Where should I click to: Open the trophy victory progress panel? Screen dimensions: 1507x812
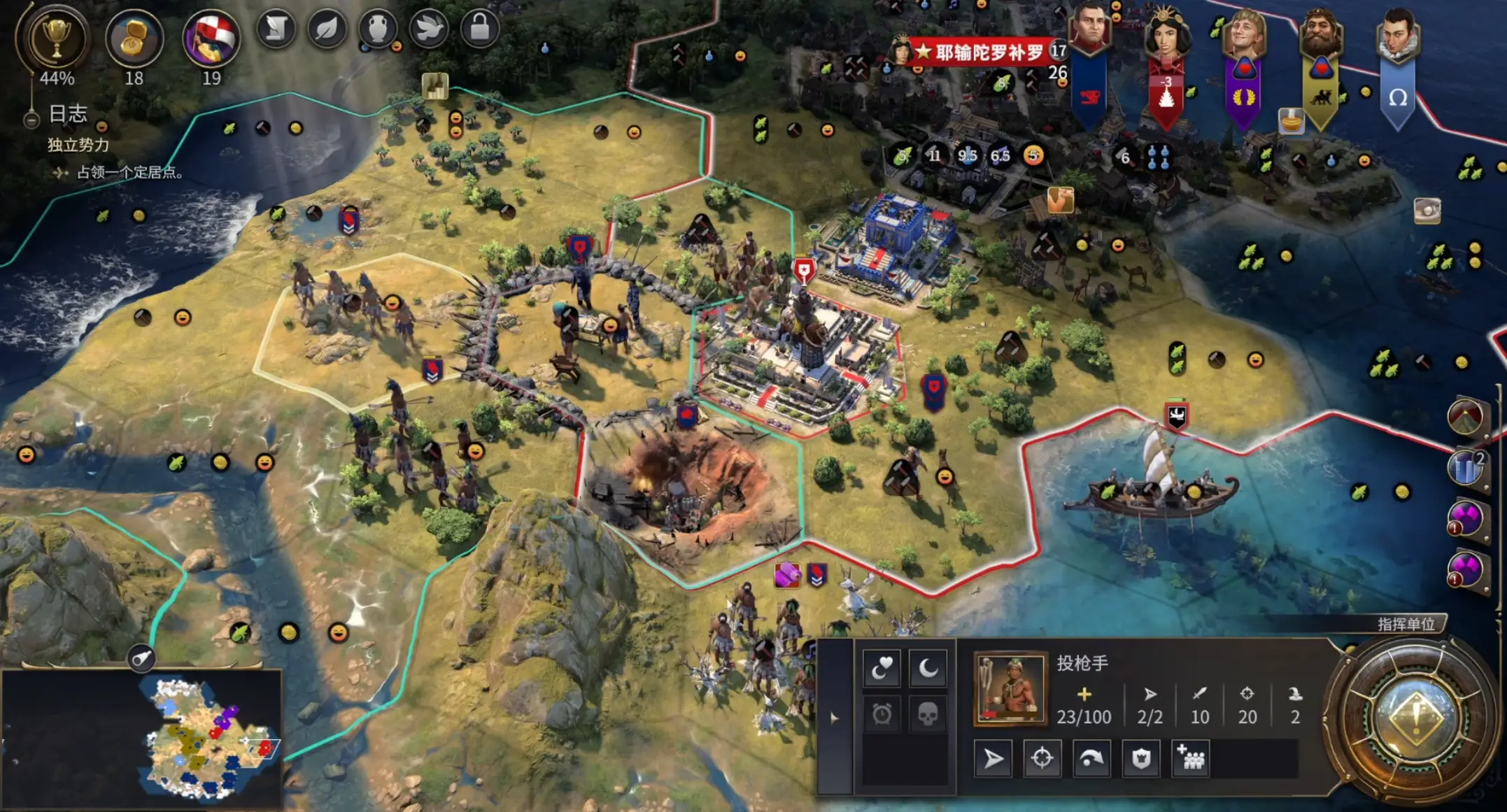click(x=56, y=39)
